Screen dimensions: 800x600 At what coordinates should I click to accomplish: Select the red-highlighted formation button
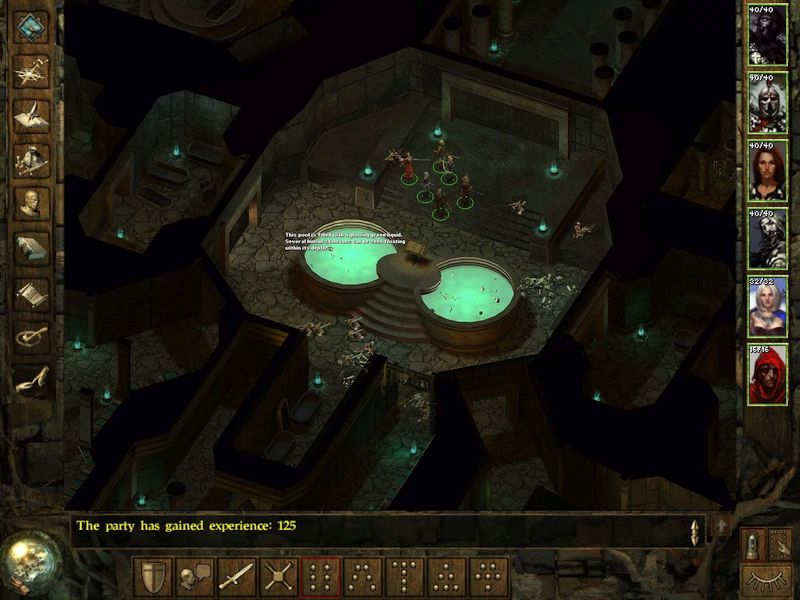[x=321, y=577]
